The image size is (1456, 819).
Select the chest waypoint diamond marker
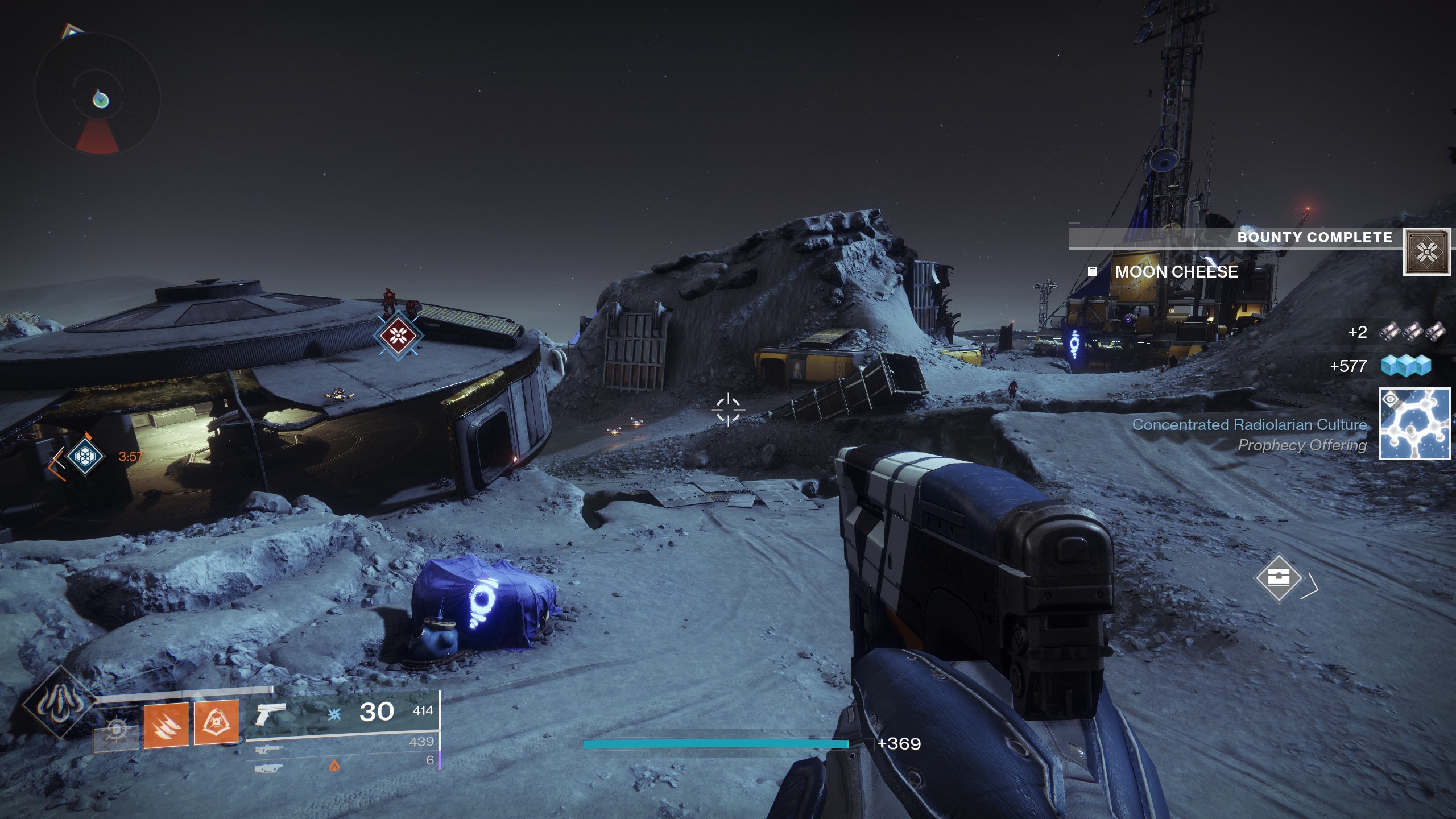pyautogui.click(x=1279, y=578)
